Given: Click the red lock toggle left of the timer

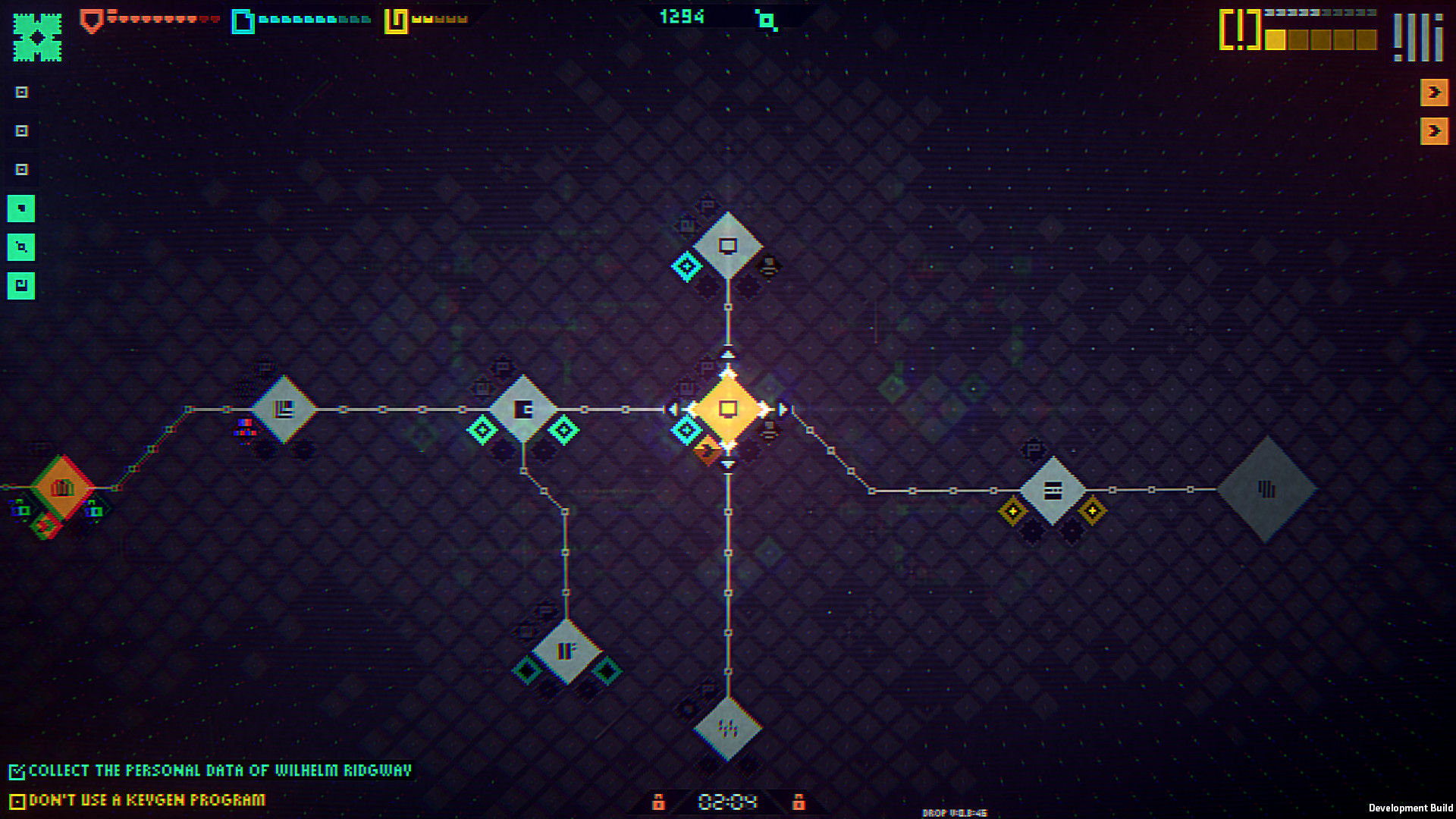Looking at the screenshot, I should coord(659,801).
